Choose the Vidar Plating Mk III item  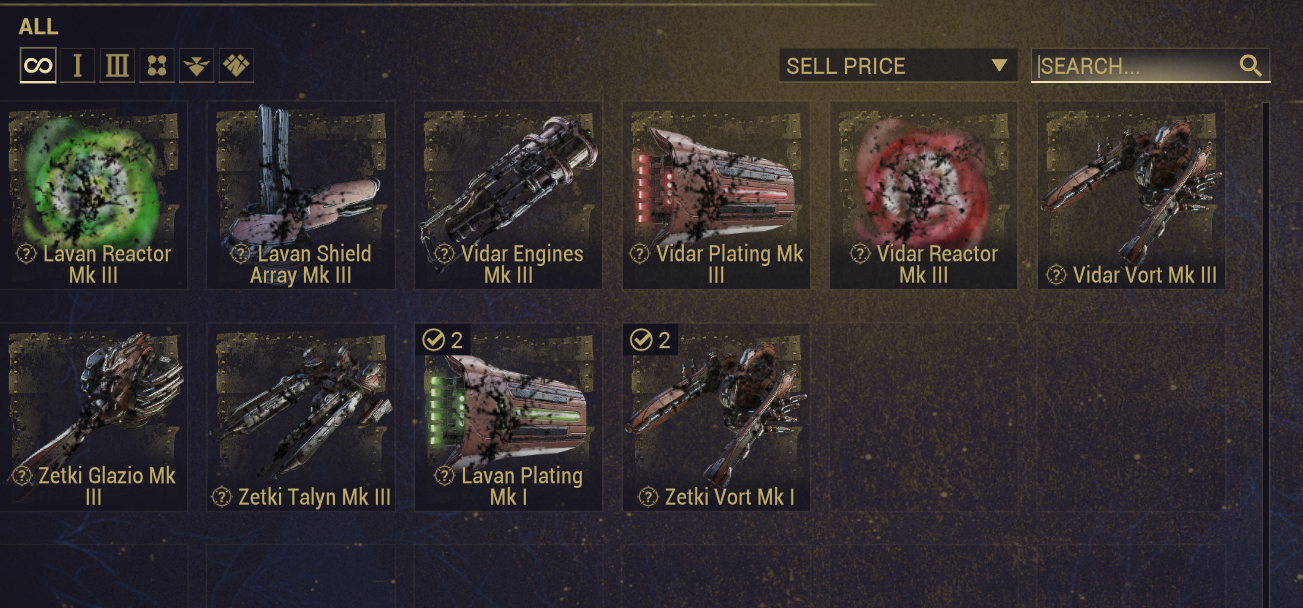[716, 195]
